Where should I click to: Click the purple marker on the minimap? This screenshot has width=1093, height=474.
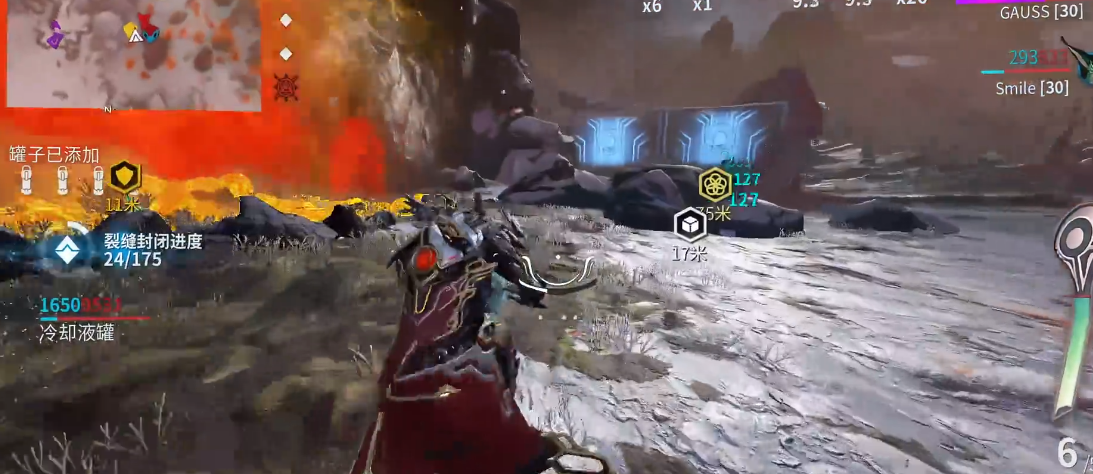click(55, 36)
